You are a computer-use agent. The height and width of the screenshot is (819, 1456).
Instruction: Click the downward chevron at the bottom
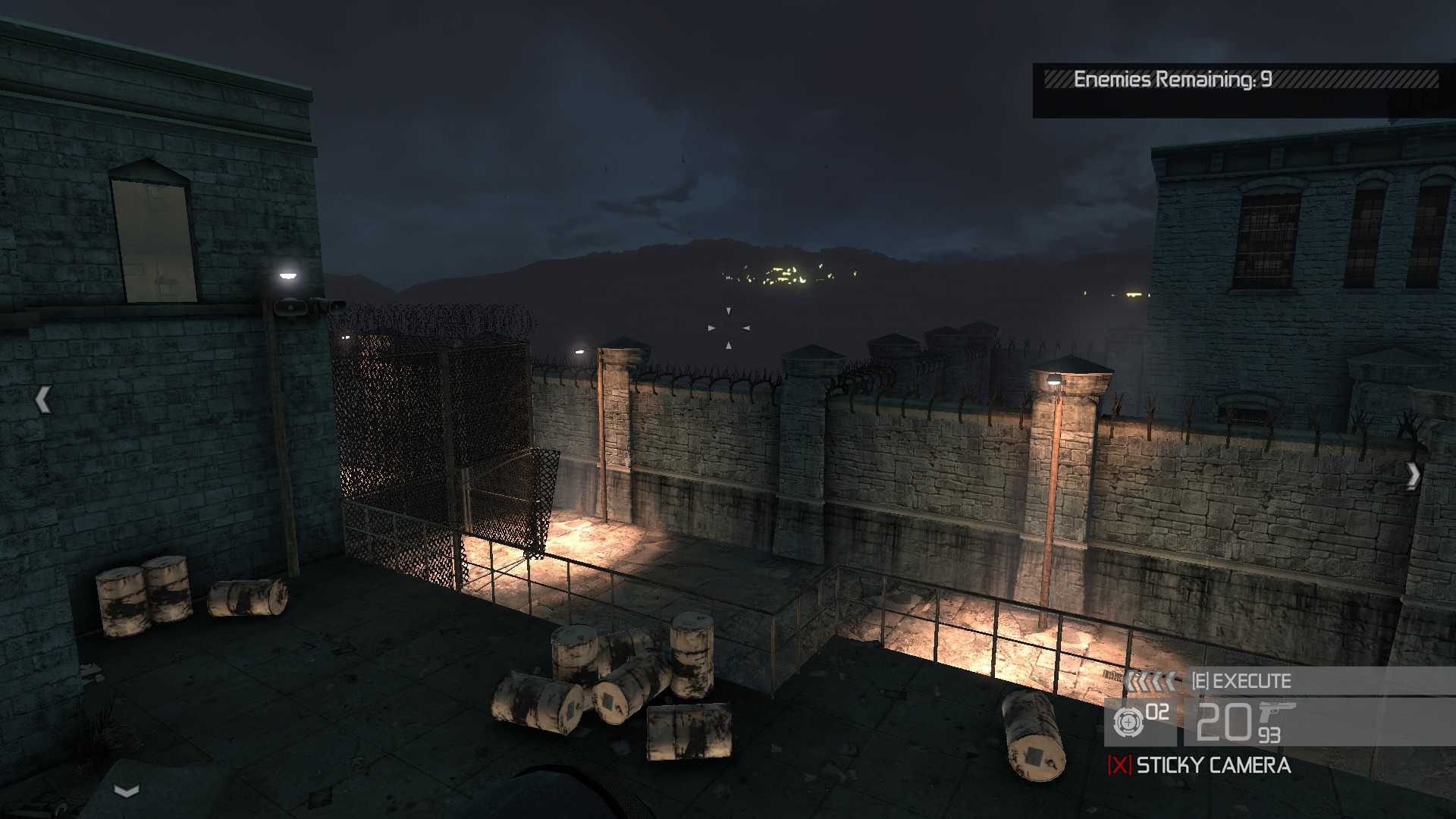pyautogui.click(x=127, y=791)
